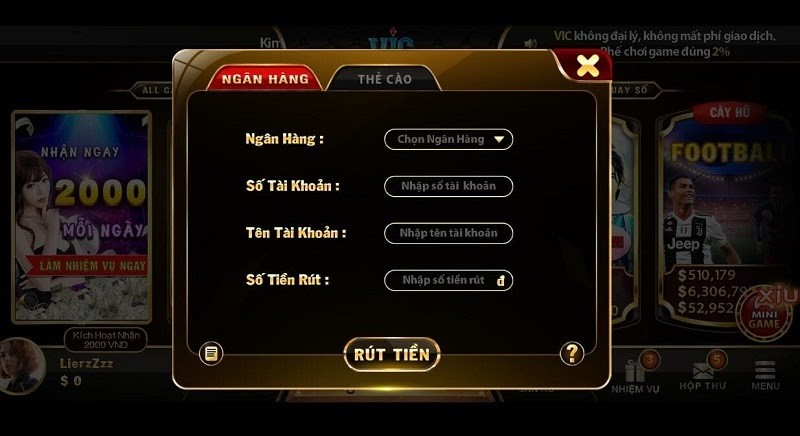Screen dimensions: 800x436
Task: Open the question mark help icon
Action: pos(571,353)
